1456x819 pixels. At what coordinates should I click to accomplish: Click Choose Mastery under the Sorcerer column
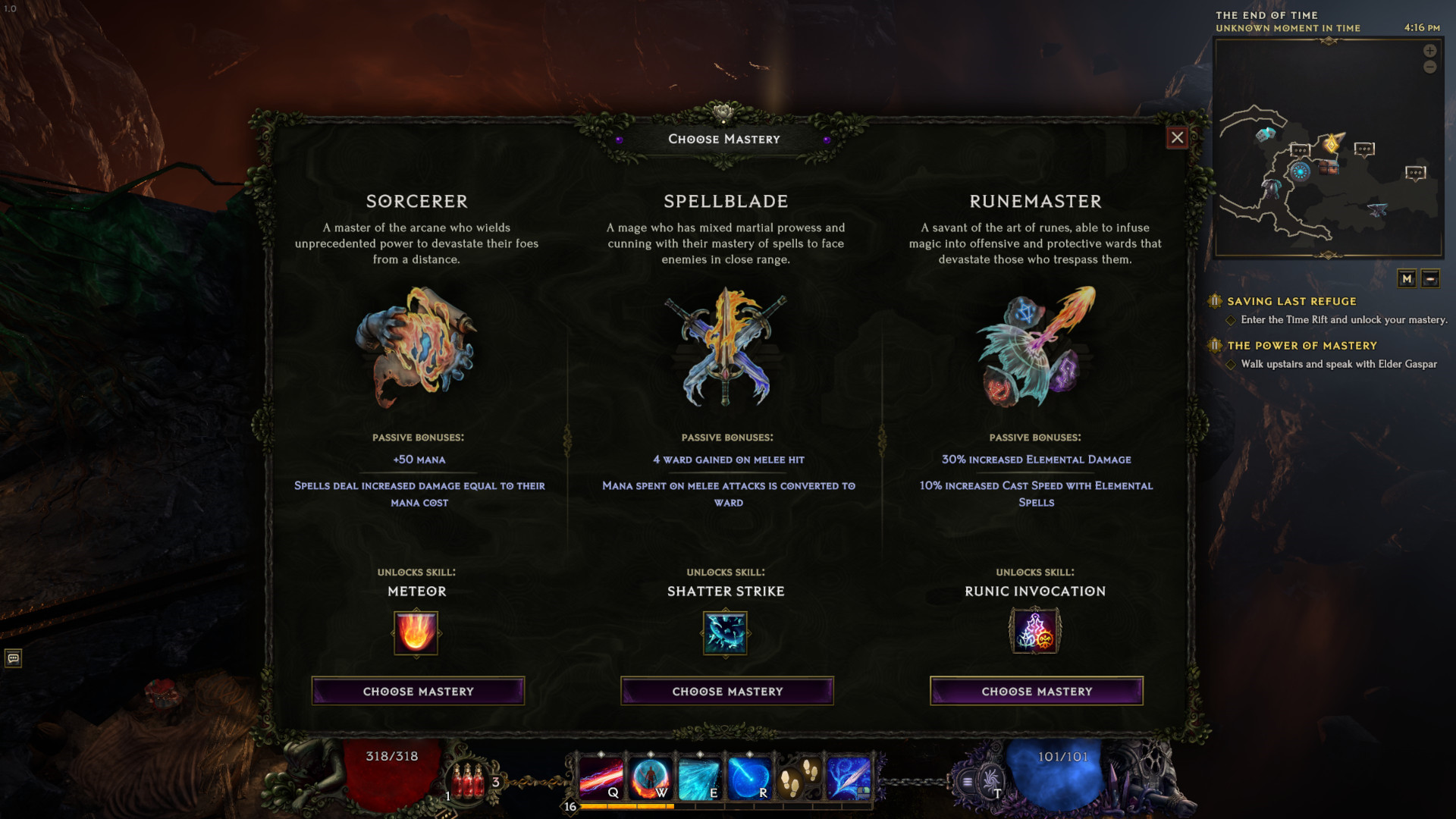[x=417, y=691]
